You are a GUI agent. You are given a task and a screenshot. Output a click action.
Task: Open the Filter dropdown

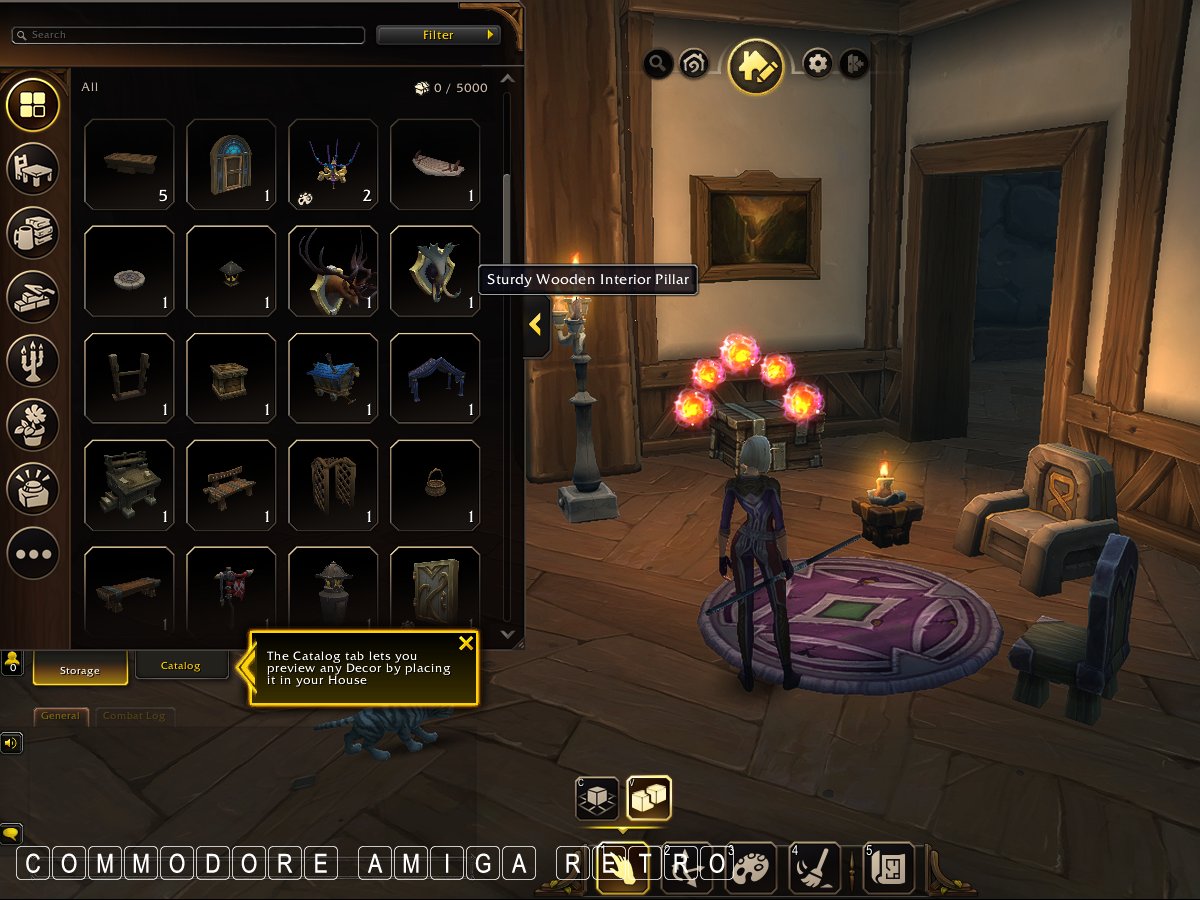tap(438, 35)
